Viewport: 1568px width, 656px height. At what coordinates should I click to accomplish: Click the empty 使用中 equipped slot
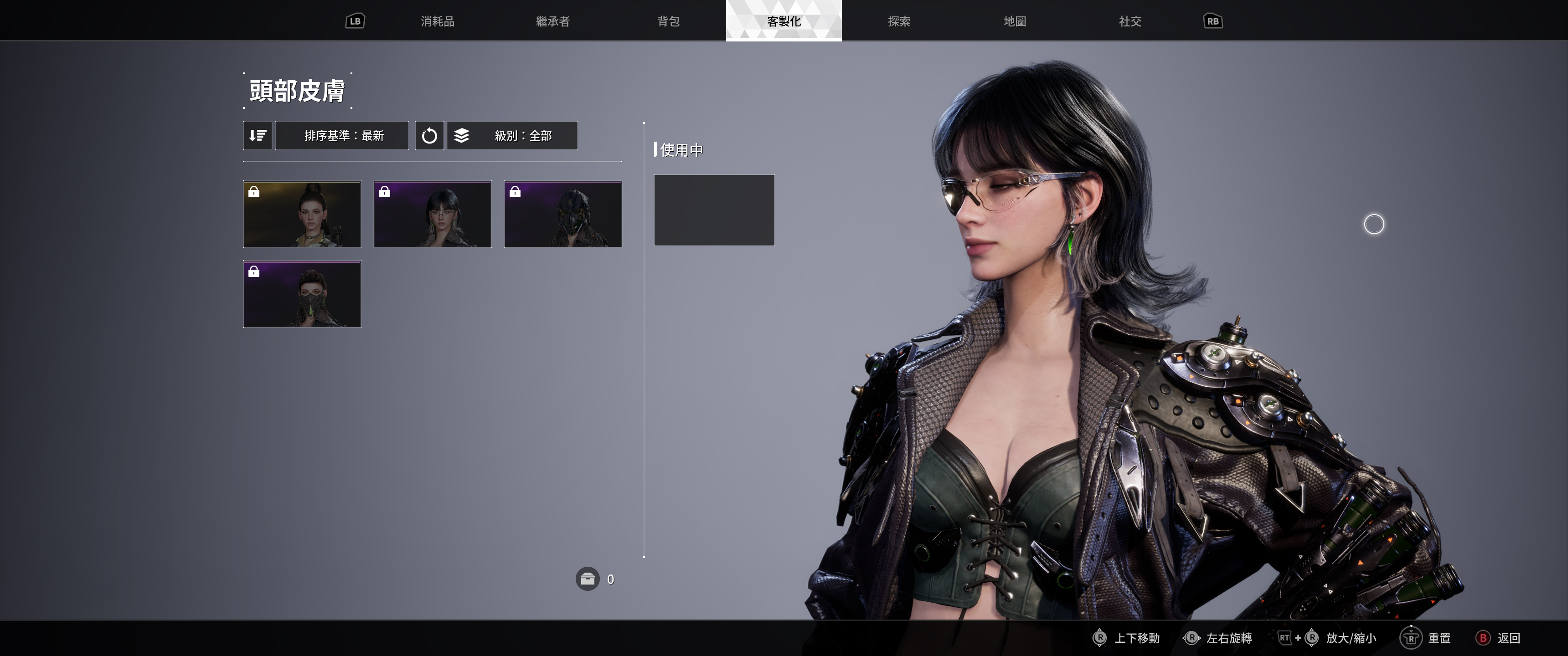point(714,210)
